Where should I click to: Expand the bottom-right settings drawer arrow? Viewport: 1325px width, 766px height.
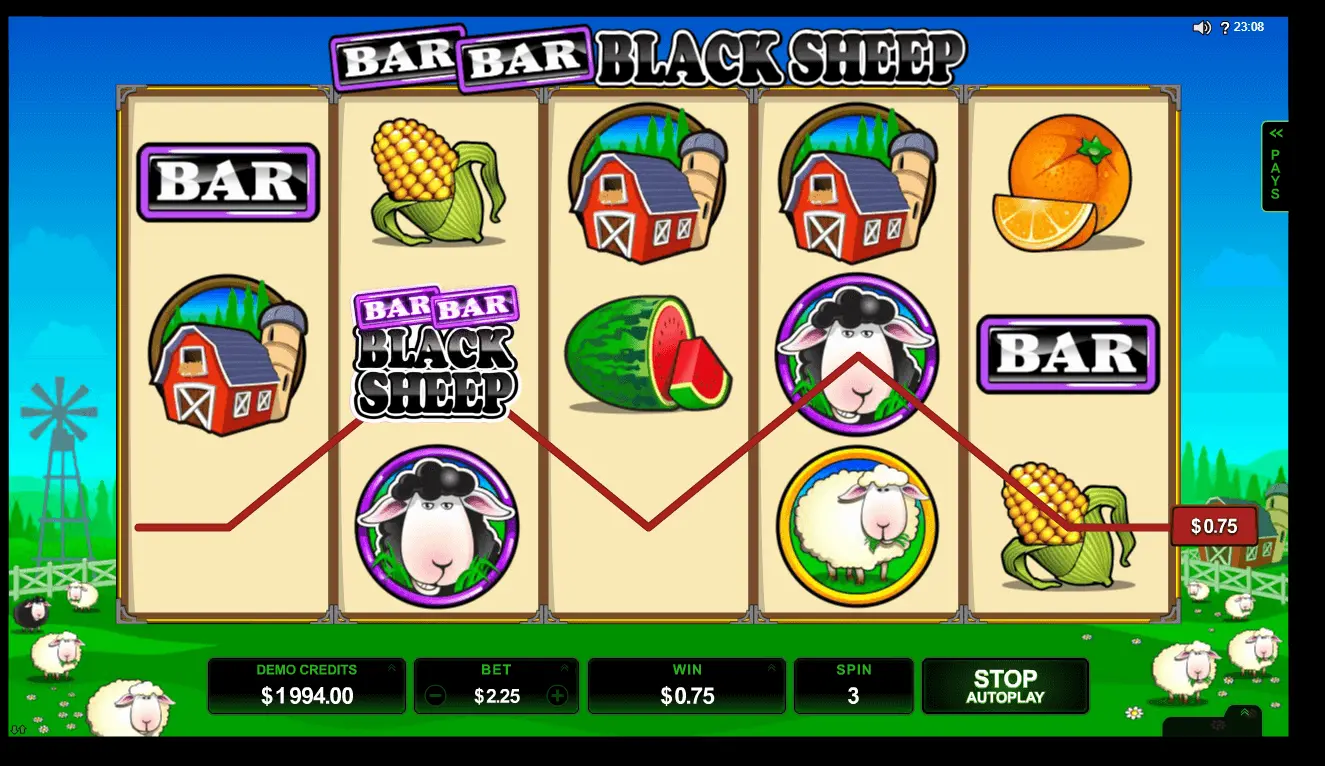click(x=1245, y=713)
